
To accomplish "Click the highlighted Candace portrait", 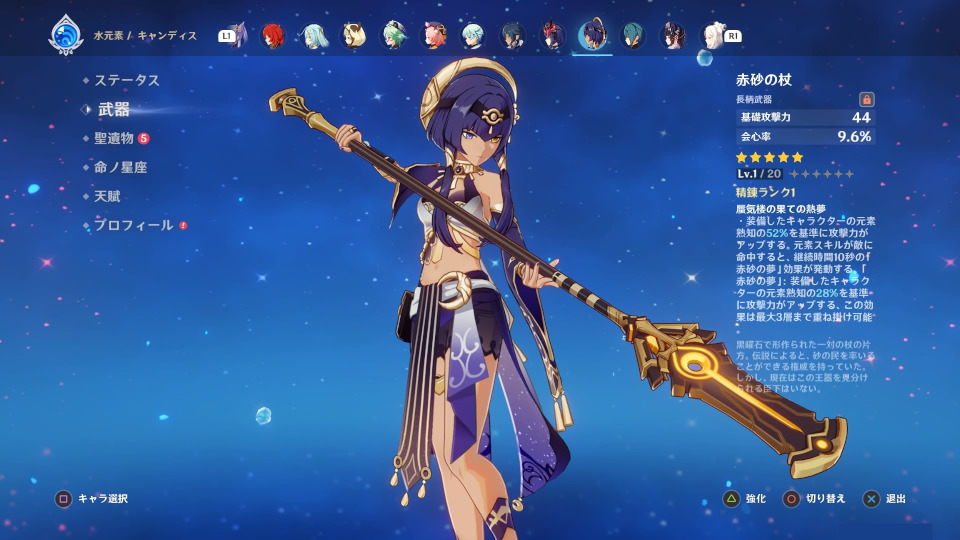I will (593, 36).
